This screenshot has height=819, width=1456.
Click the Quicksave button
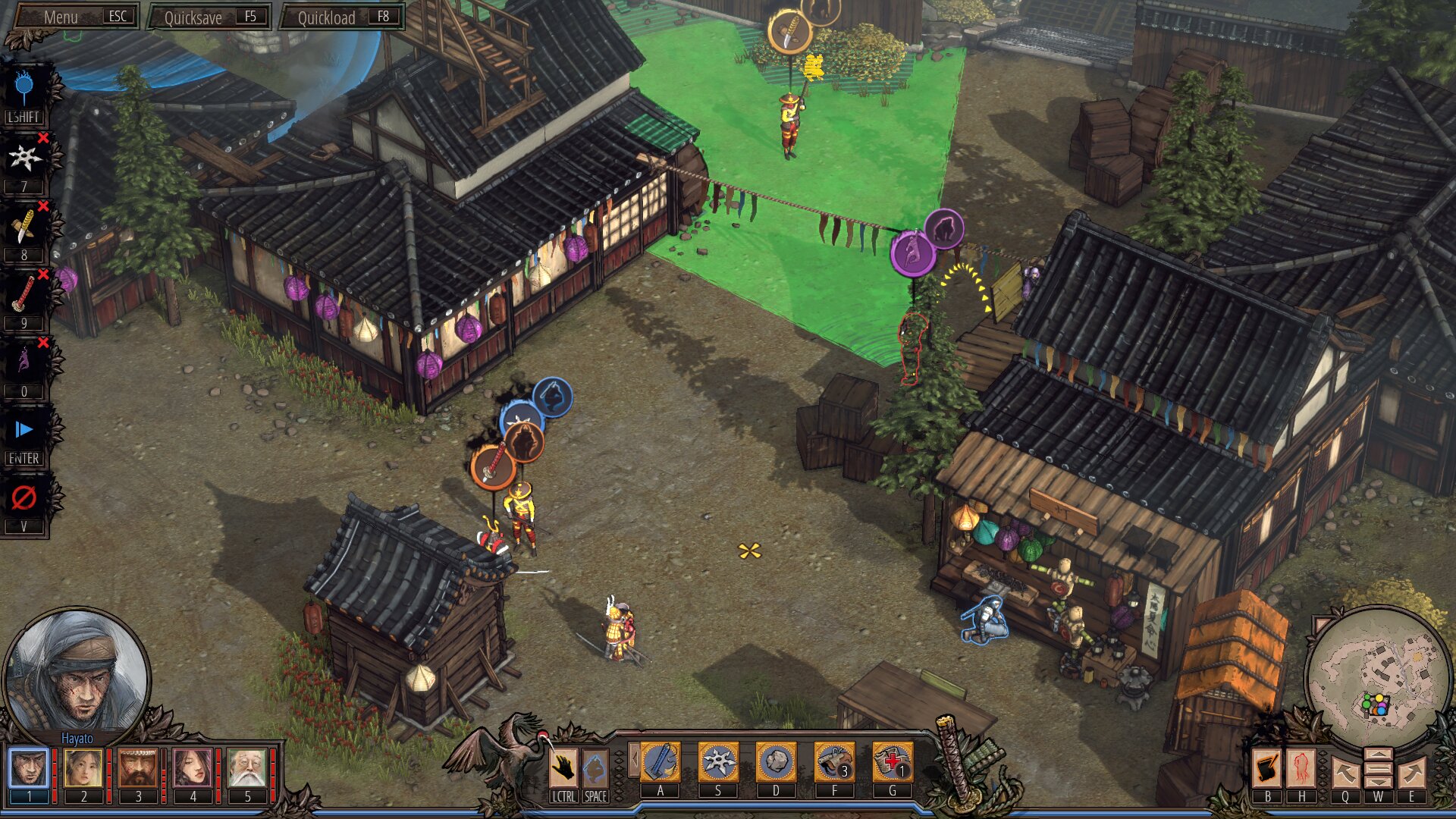click(x=209, y=17)
